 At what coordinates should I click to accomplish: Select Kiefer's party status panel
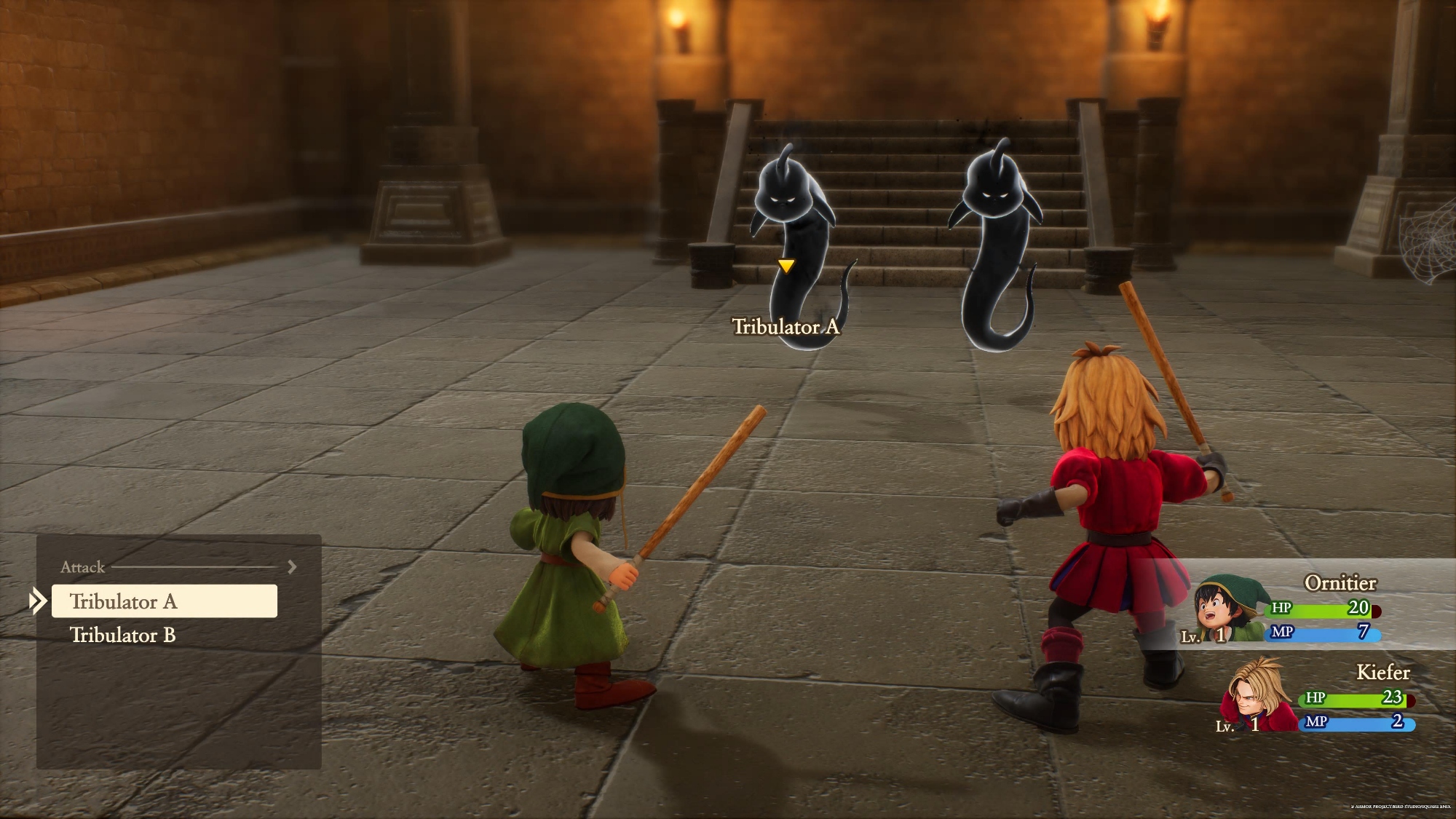click(x=1318, y=697)
